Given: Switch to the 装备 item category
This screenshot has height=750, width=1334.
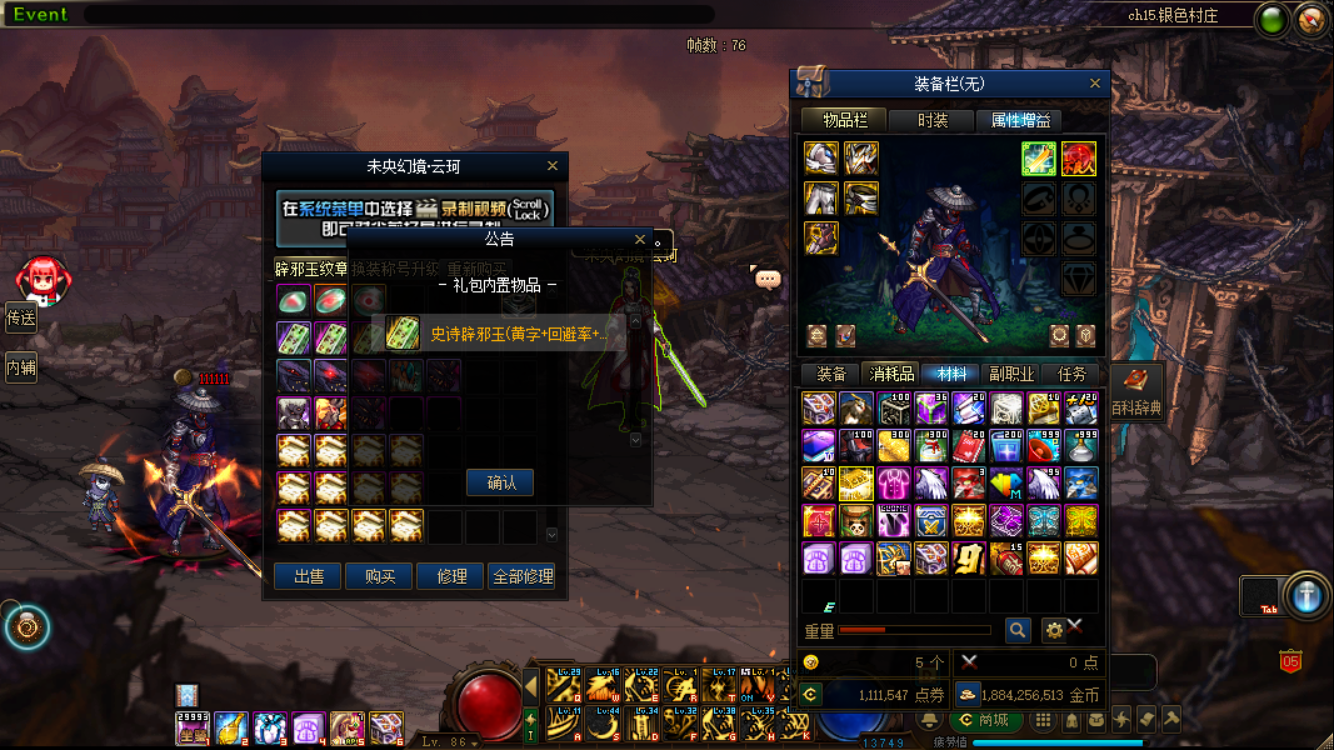Looking at the screenshot, I should tap(831, 374).
